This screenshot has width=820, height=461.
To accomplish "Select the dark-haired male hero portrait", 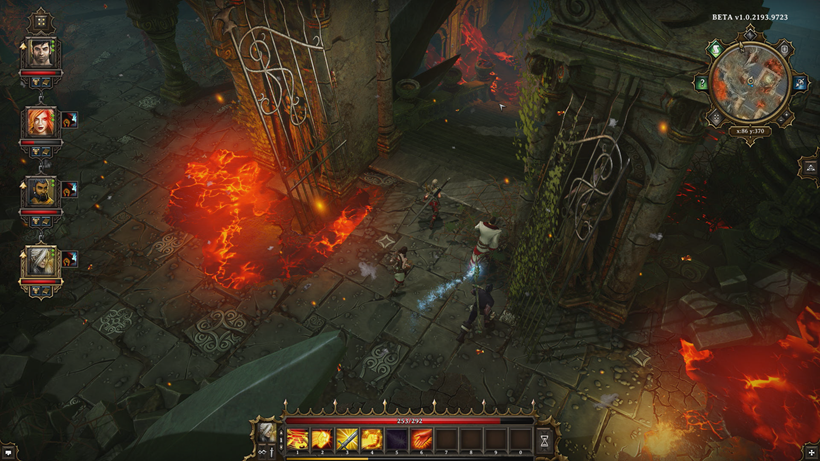I will click(41, 53).
